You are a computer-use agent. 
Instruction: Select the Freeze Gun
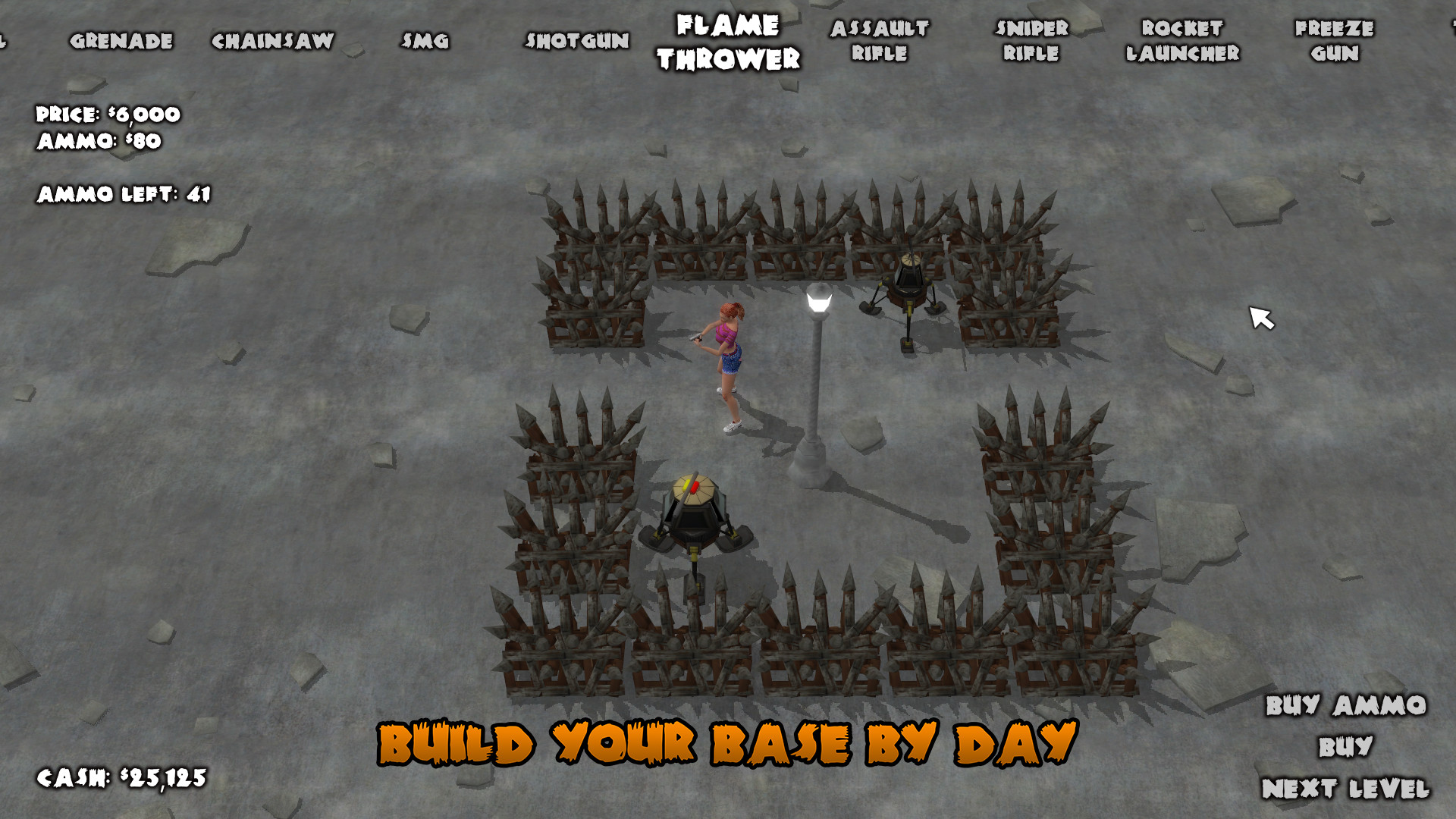pyautogui.click(x=1335, y=41)
